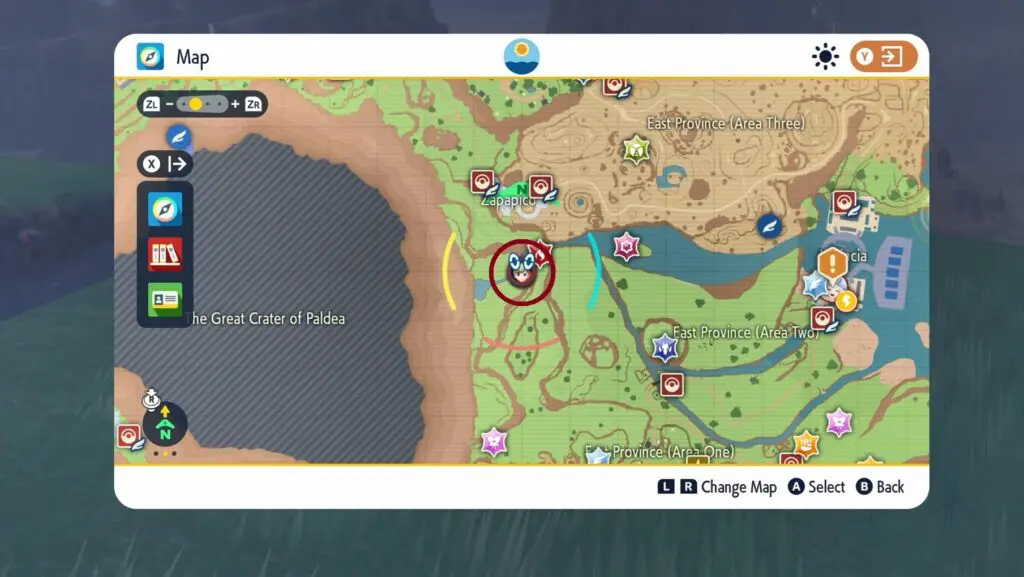Select The Great Crater of Paldea label
Screen dimensions: 1024x577
tap(266, 319)
